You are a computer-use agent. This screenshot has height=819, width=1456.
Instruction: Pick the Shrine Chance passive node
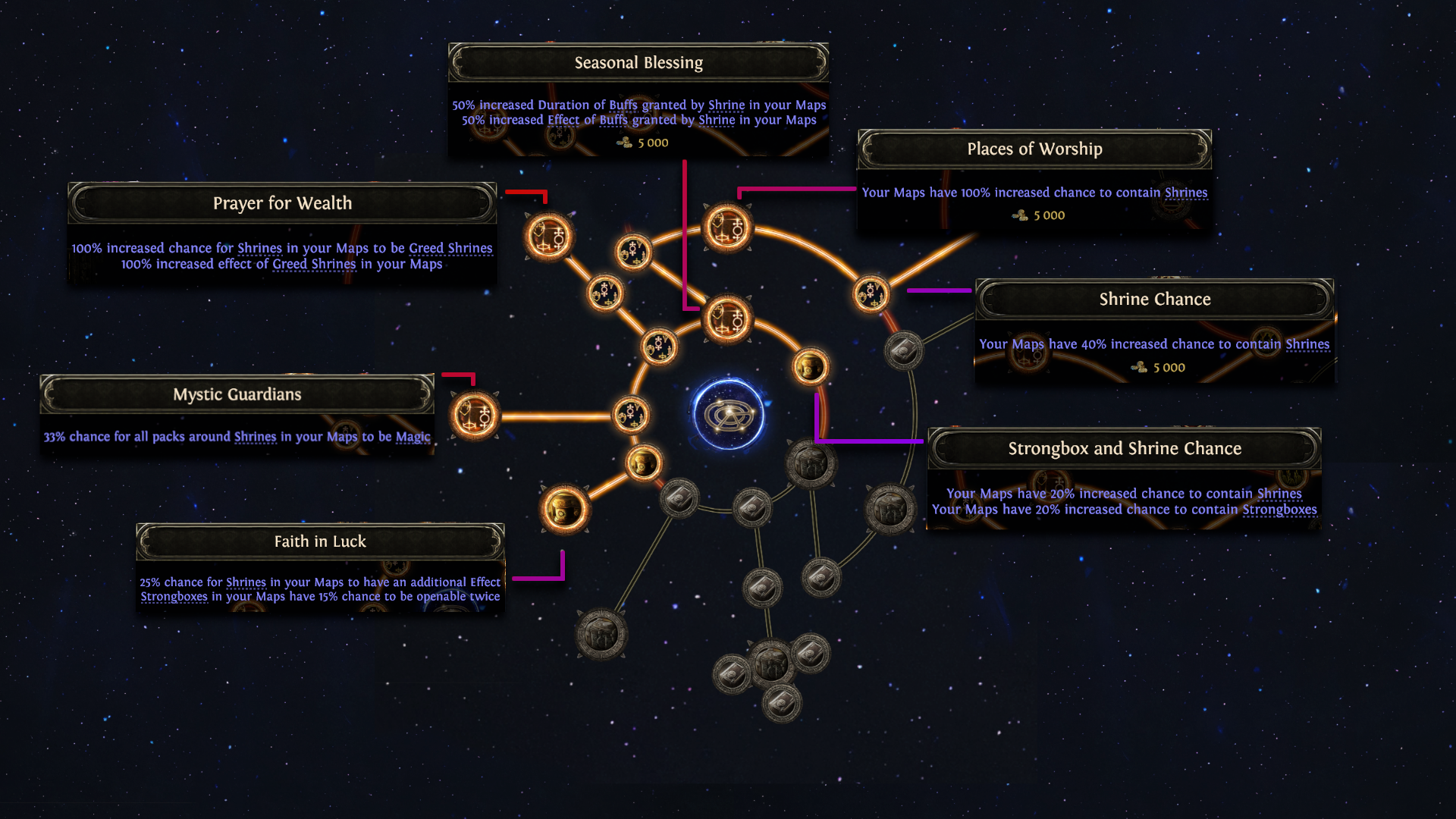[871, 293]
